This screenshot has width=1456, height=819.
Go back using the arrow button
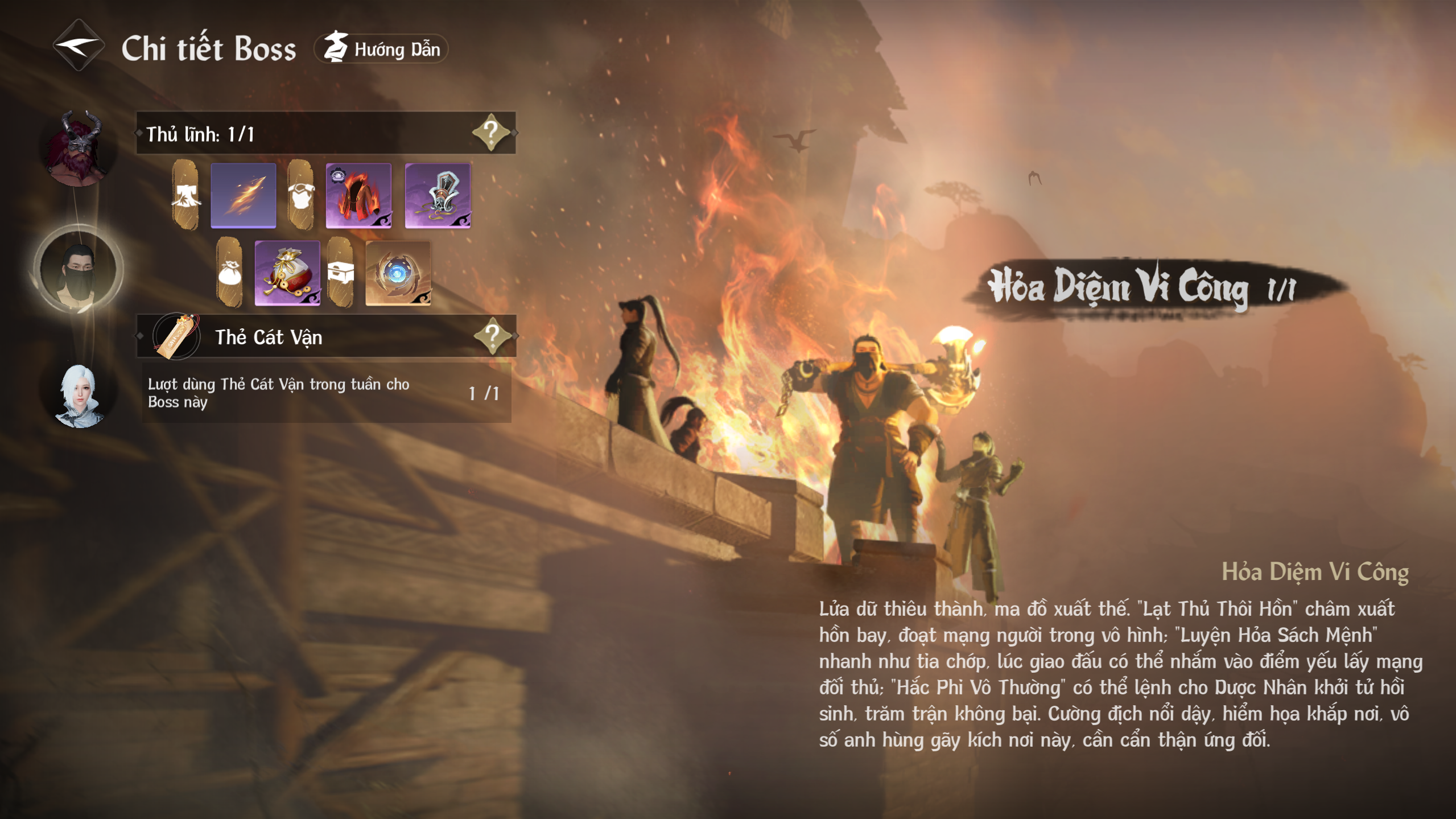click(x=79, y=46)
